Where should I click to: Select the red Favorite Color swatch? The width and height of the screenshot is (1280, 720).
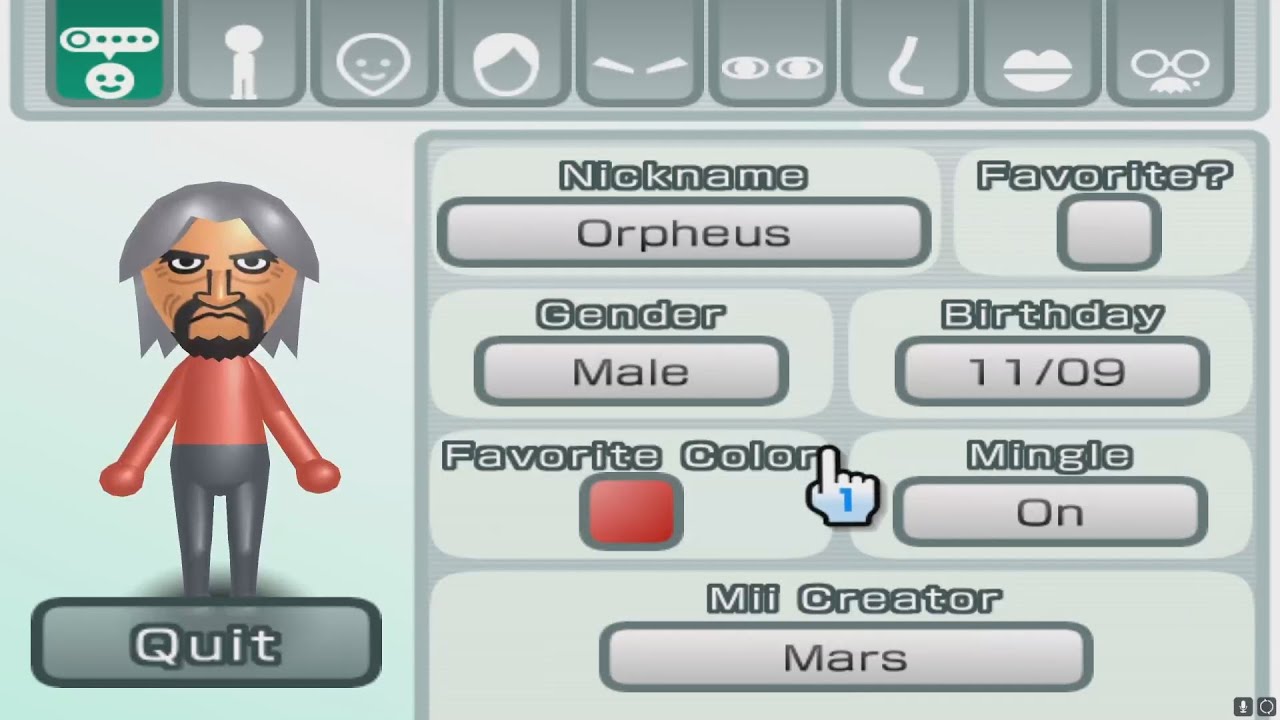(x=631, y=510)
